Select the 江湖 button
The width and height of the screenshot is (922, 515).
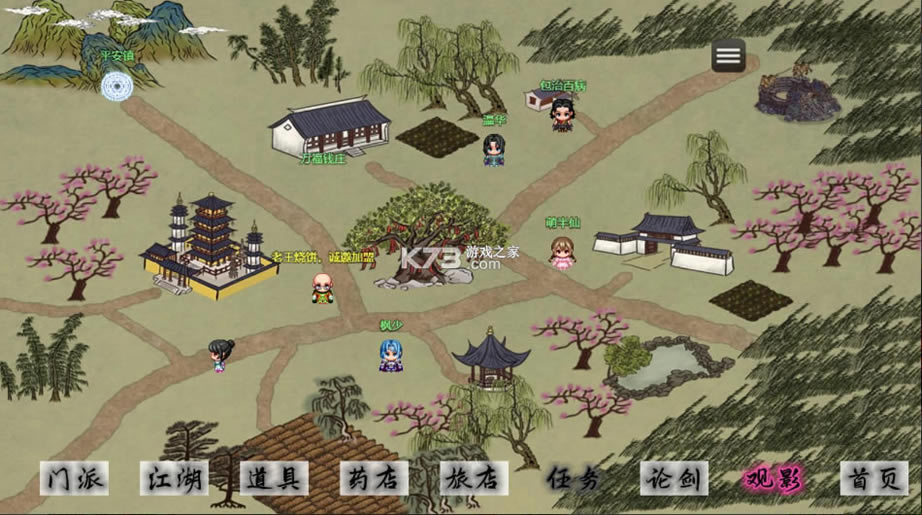point(173,478)
